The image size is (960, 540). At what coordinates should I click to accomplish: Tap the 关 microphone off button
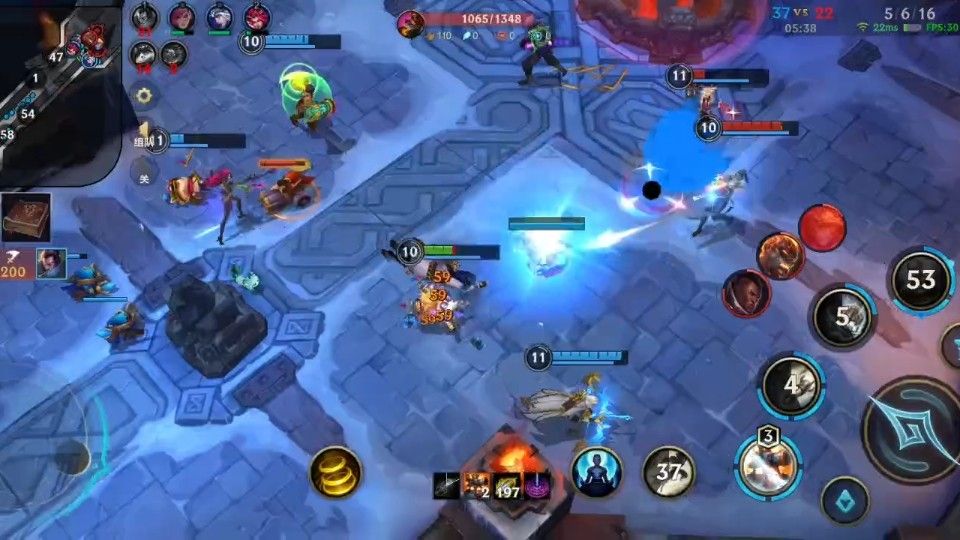144,176
